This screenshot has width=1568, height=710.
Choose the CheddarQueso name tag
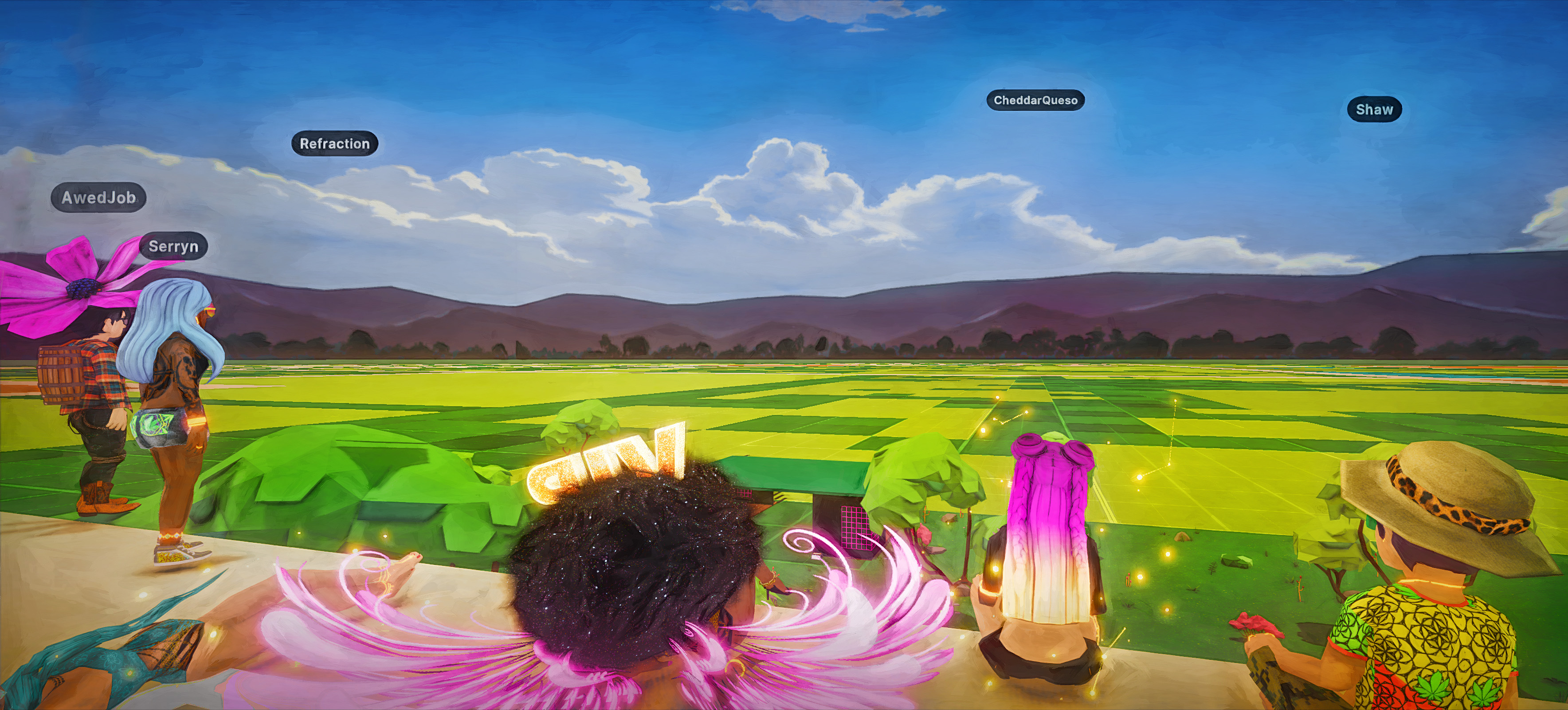pos(1035,100)
